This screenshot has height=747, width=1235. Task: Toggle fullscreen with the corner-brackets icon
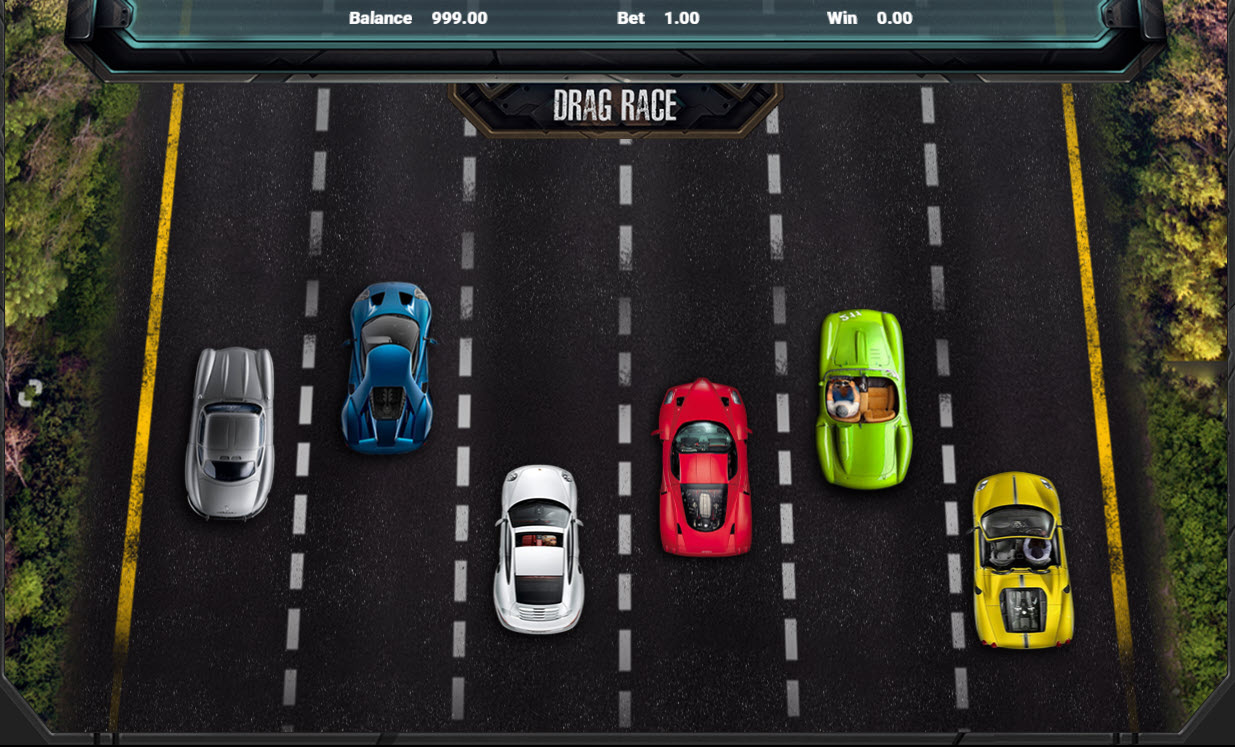tap(30, 393)
